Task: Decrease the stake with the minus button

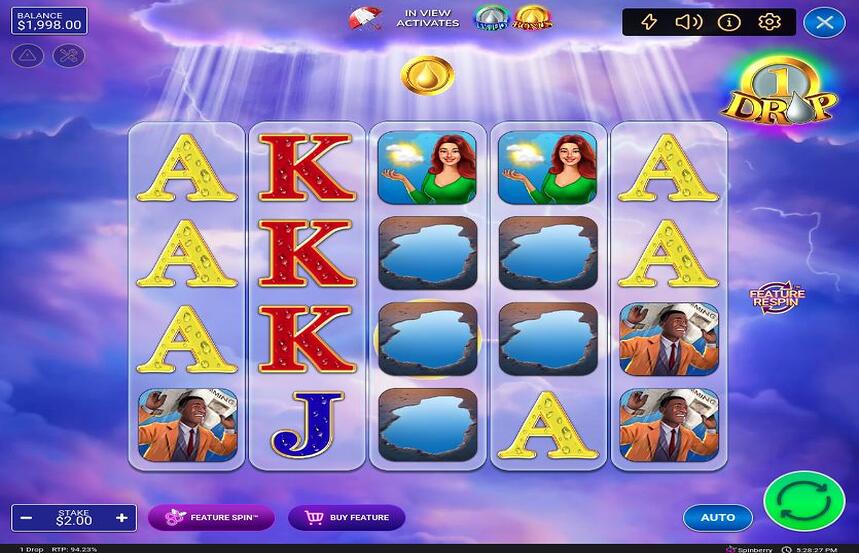Action: tap(27, 518)
